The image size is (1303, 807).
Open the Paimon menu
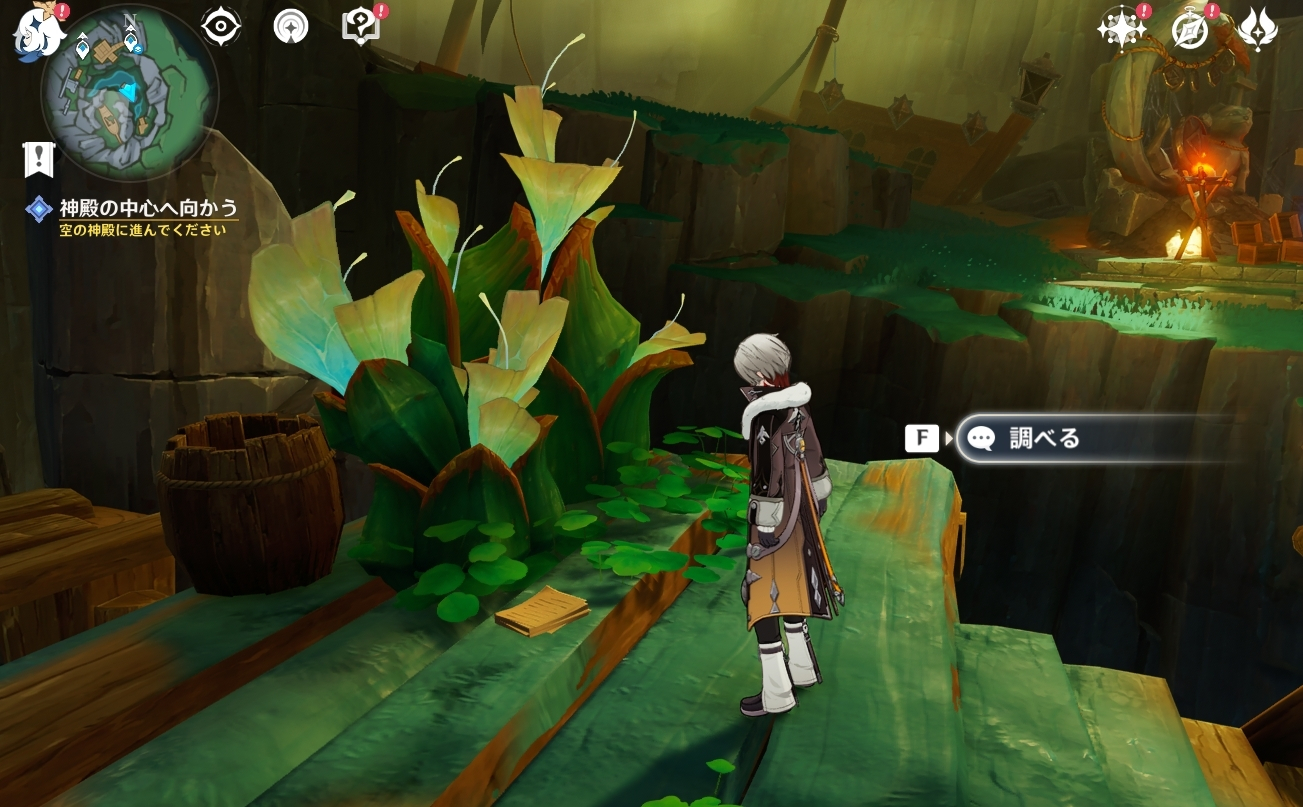coord(38,30)
